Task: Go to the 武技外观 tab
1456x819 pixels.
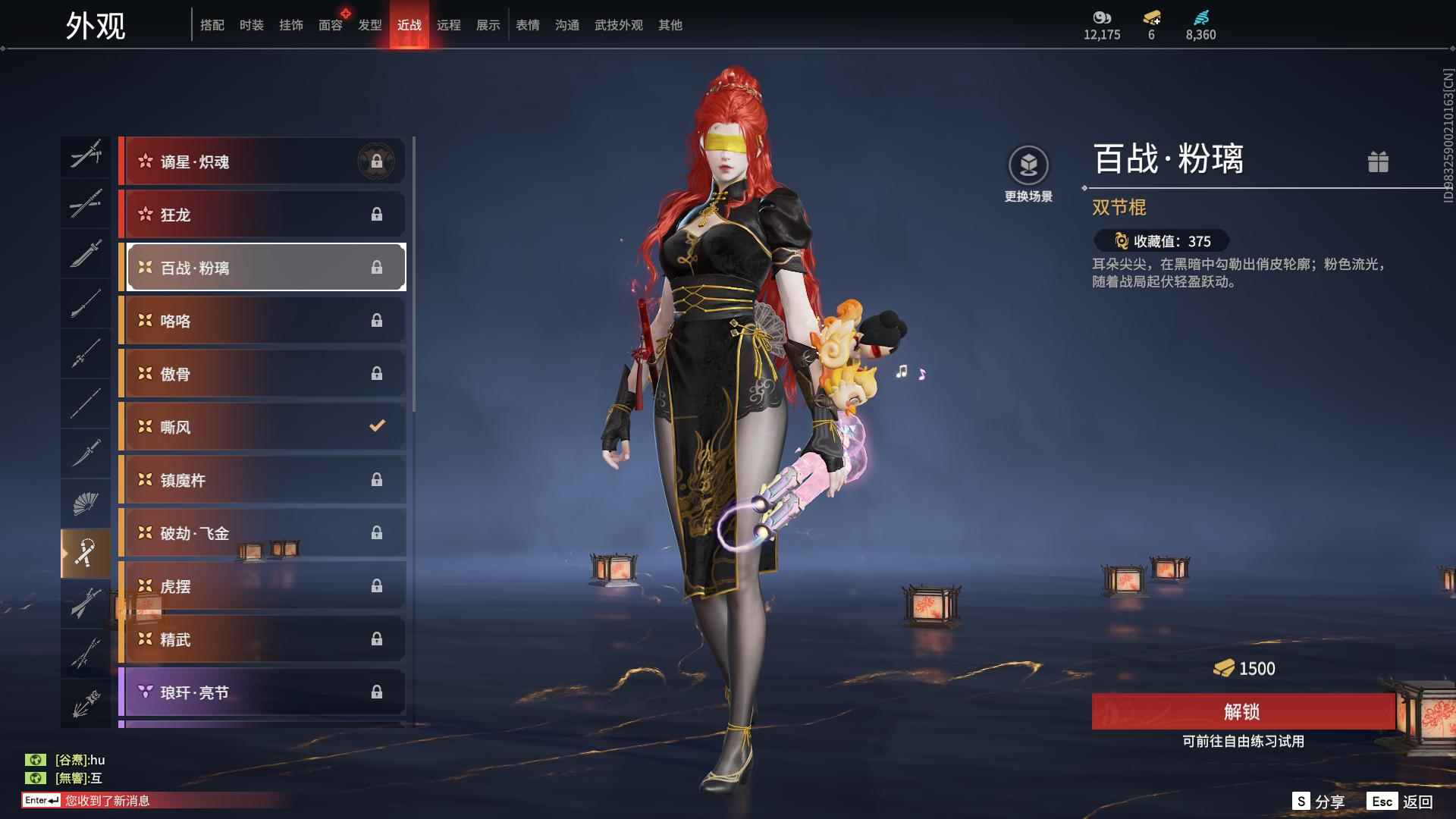Action: click(x=618, y=25)
